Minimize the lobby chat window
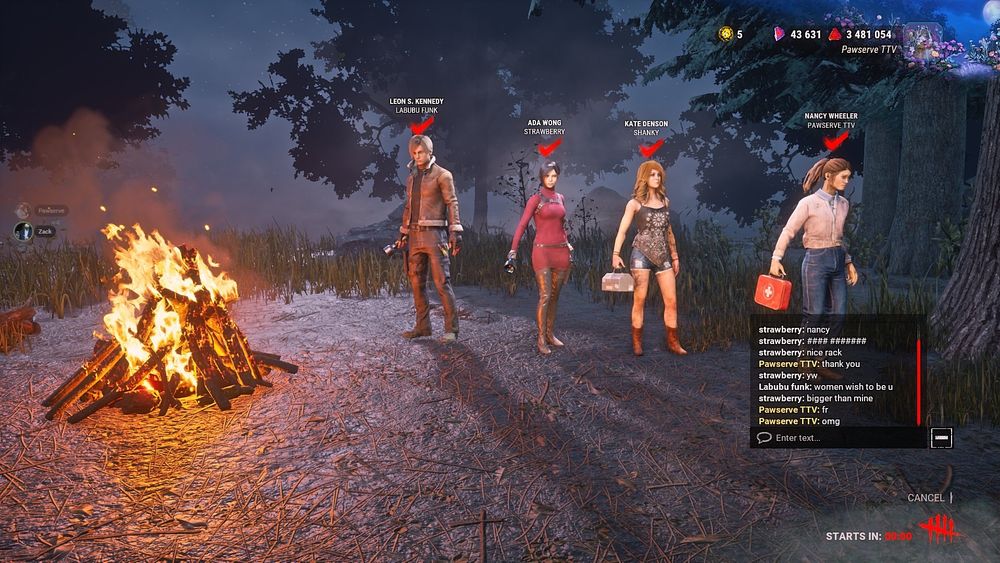This screenshot has height=563, width=1000. coord(940,438)
